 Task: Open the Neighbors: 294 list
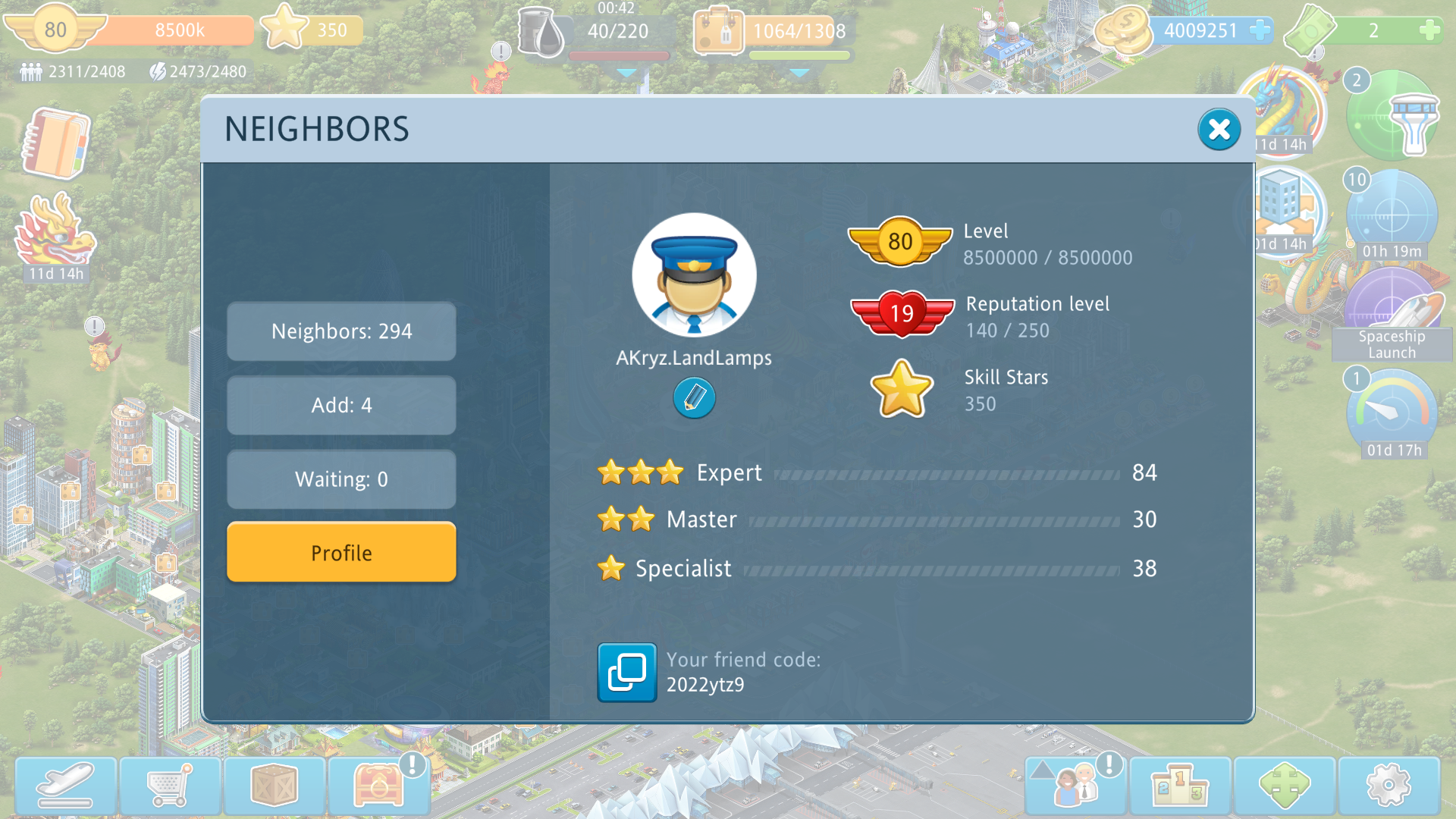tap(341, 331)
